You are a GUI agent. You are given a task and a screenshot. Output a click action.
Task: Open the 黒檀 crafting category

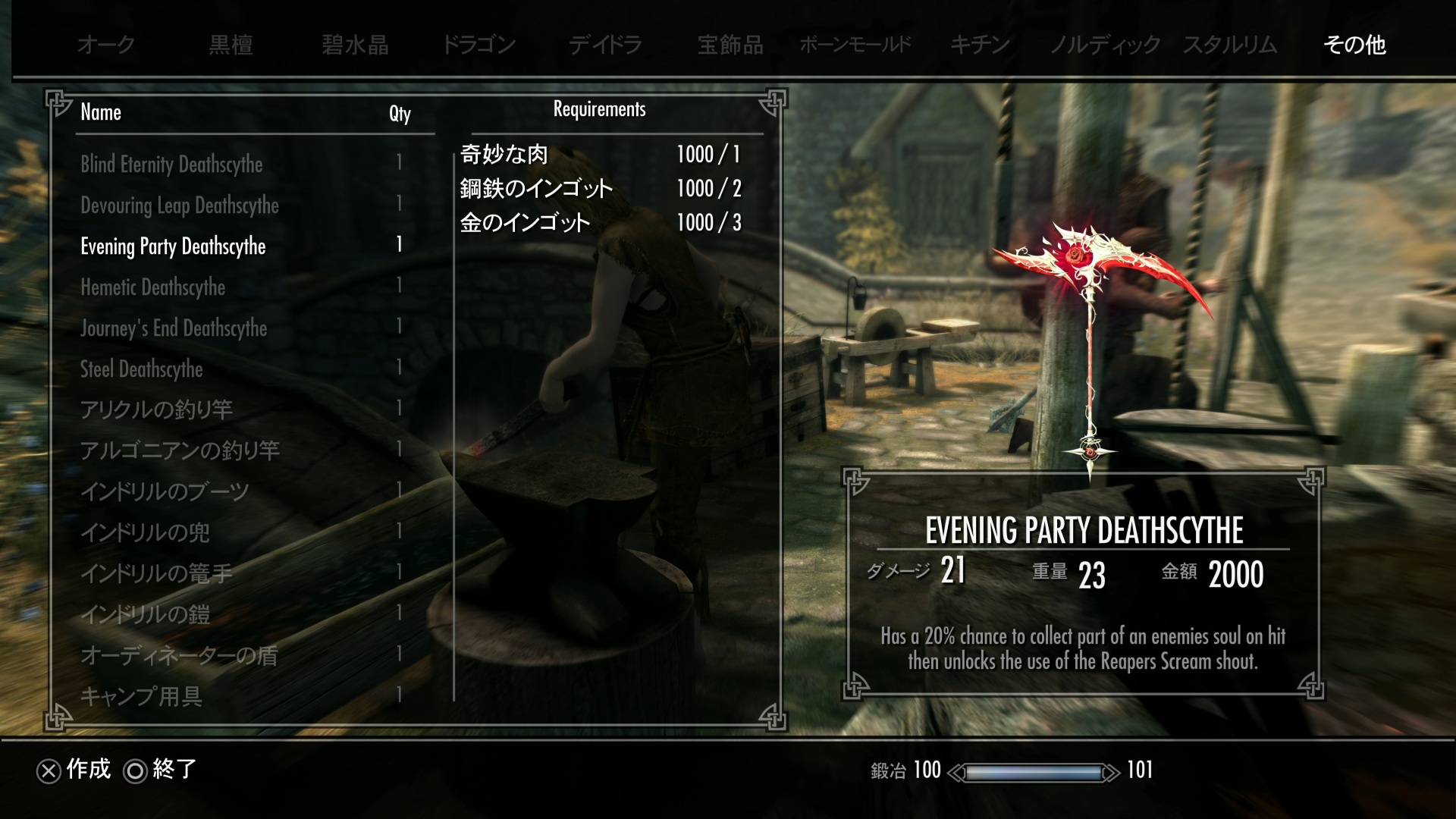(231, 45)
